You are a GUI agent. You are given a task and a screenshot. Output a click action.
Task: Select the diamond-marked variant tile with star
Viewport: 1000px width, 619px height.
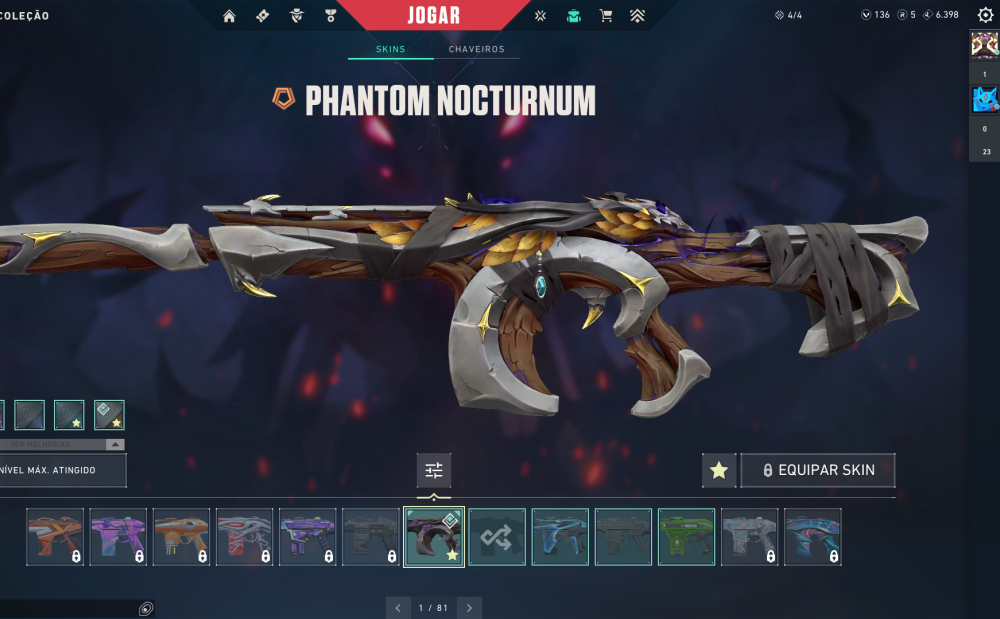coord(109,414)
